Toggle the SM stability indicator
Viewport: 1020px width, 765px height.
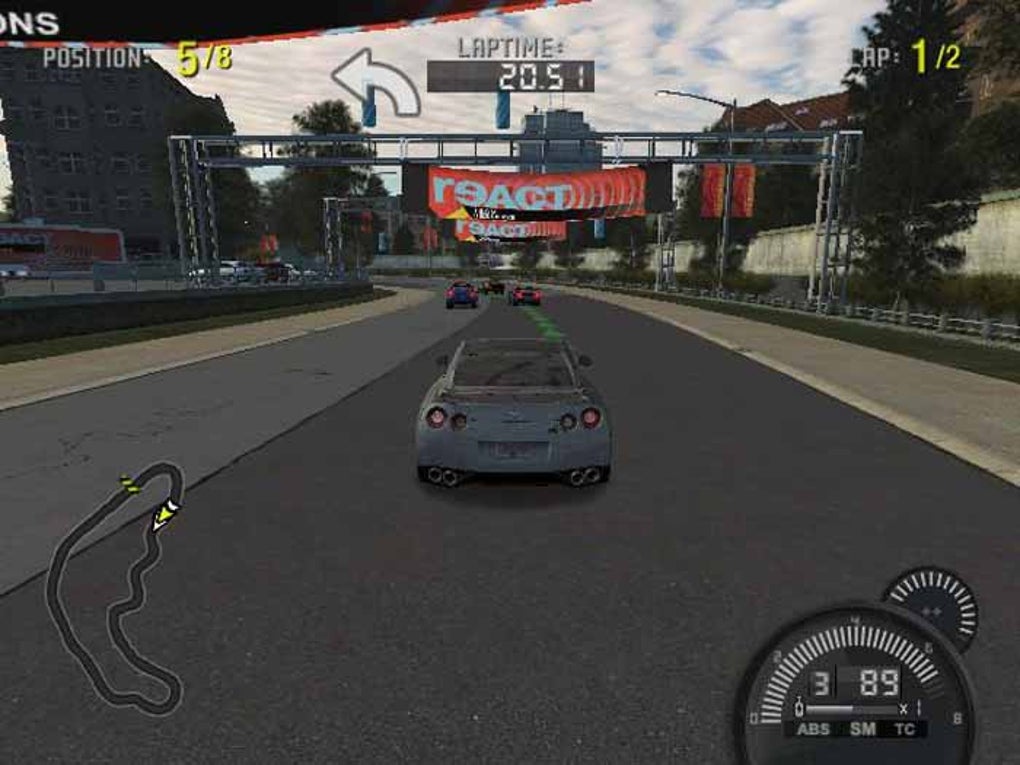[x=863, y=729]
